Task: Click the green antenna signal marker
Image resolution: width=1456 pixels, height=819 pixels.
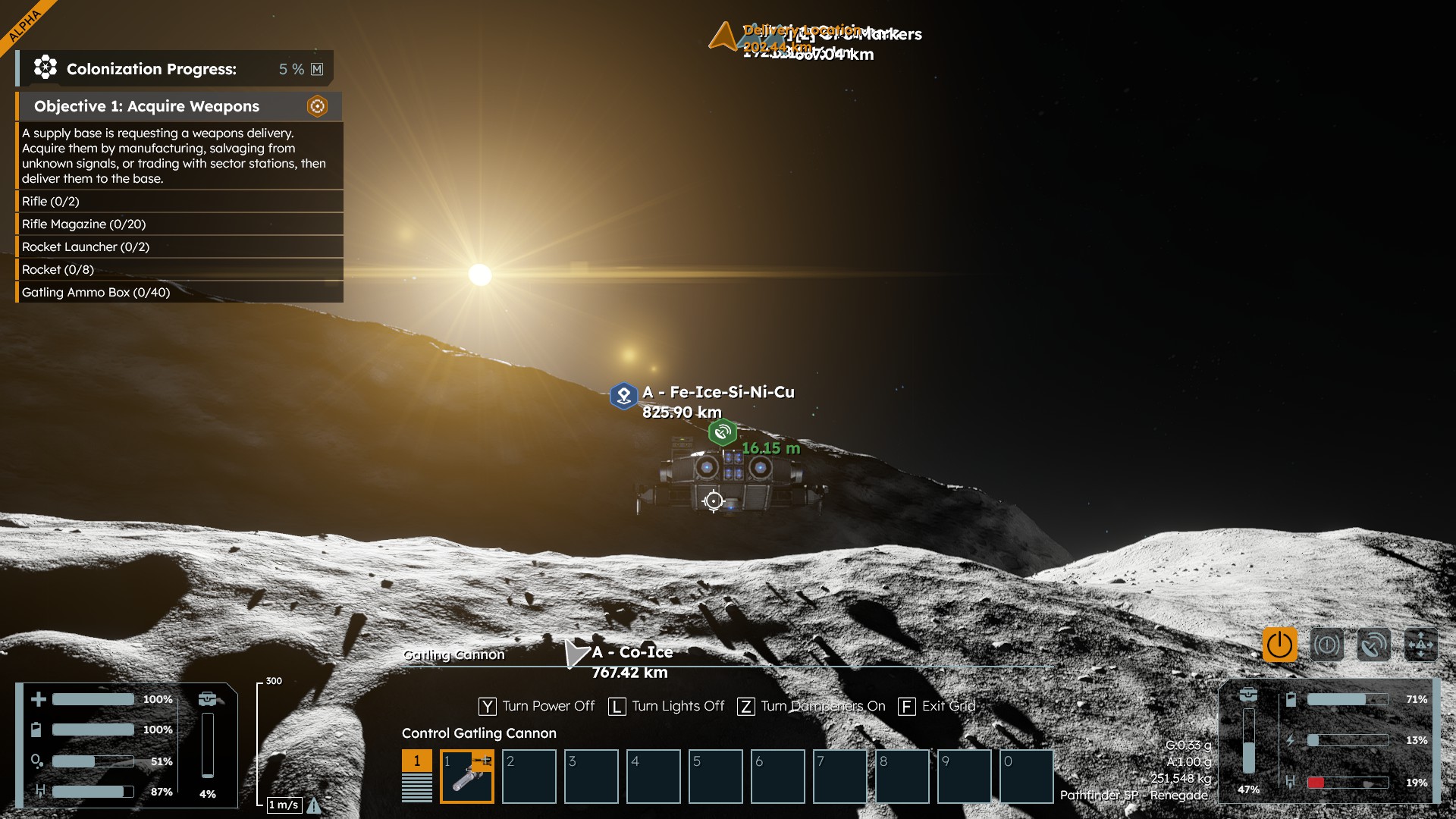Action: [722, 432]
